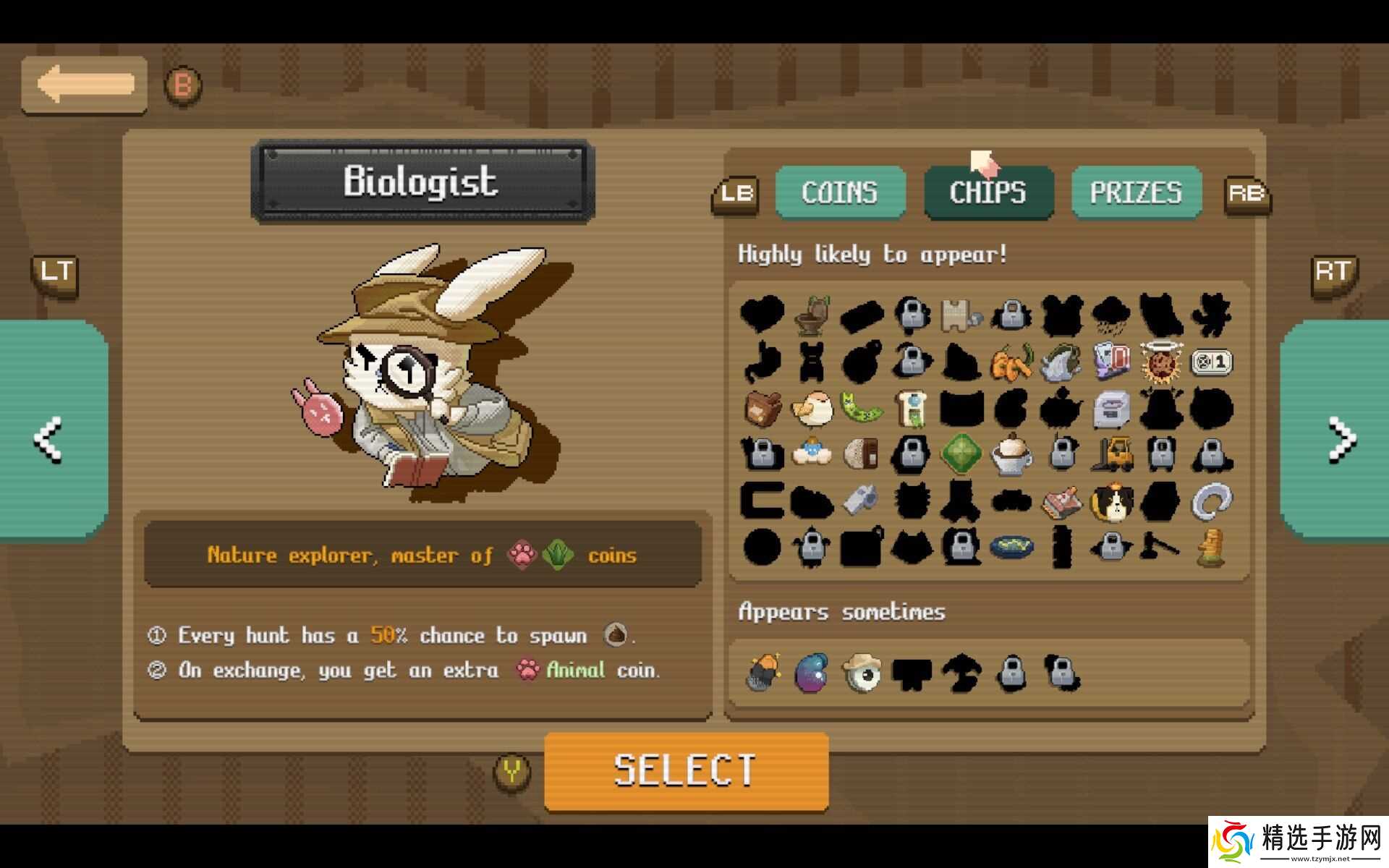Inspect the playing cards chip
The height and width of the screenshot is (868, 1389).
1112,362
